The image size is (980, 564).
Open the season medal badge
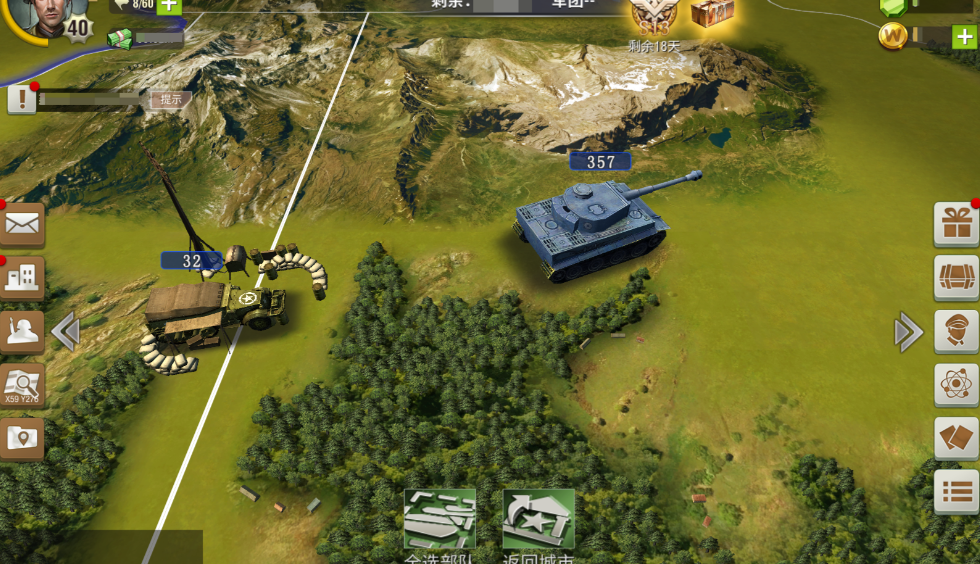click(653, 16)
